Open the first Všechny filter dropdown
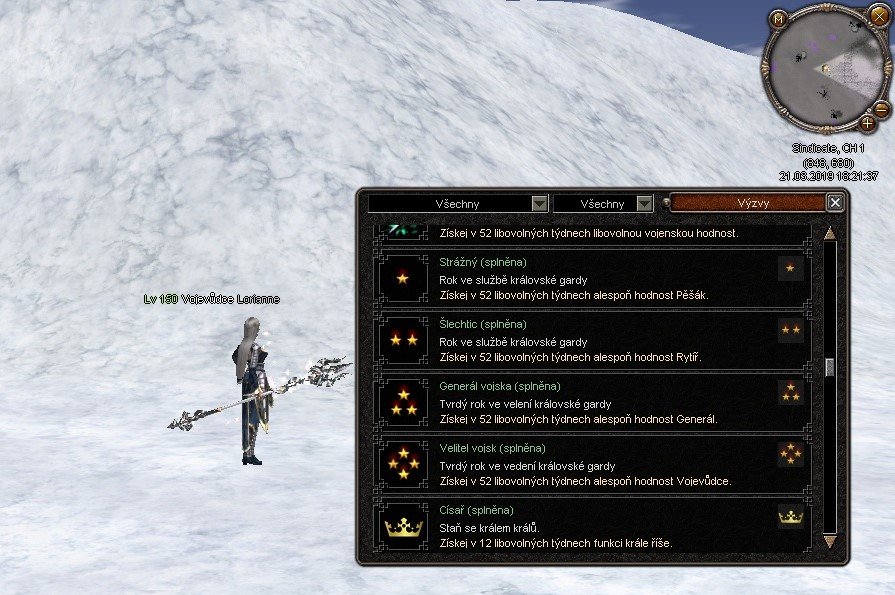Viewport: 895px width, 595px height. (540, 204)
